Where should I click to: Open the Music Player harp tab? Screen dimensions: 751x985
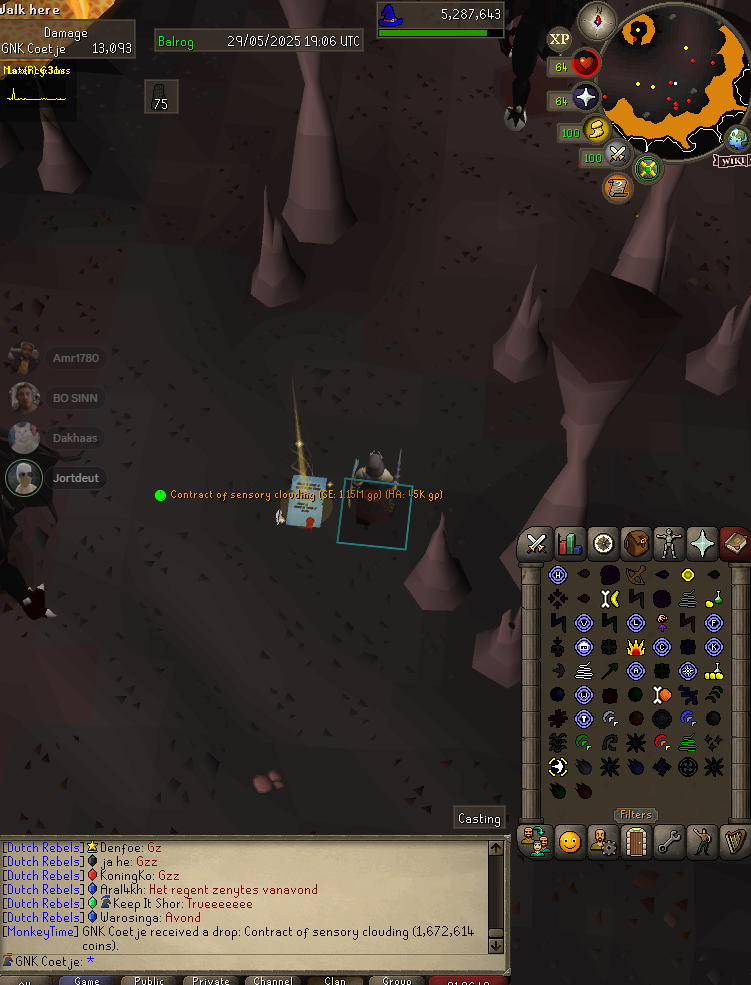click(x=735, y=842)
